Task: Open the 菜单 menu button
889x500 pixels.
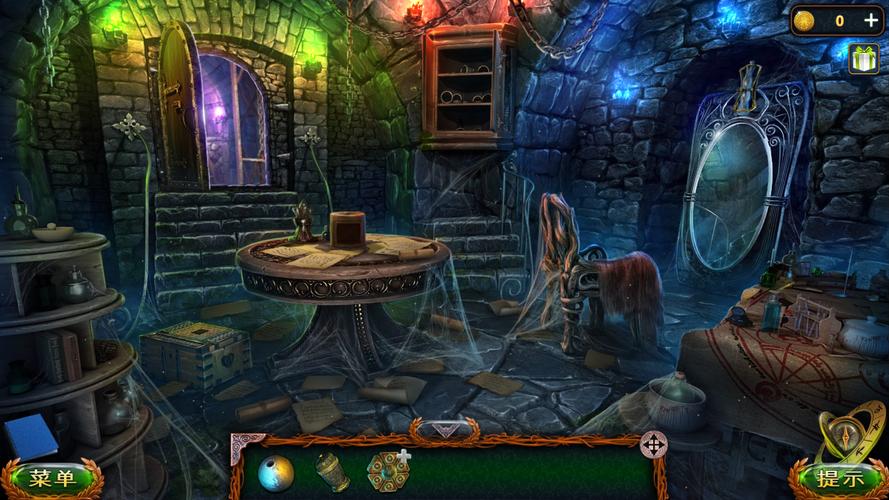Action: 52,478
